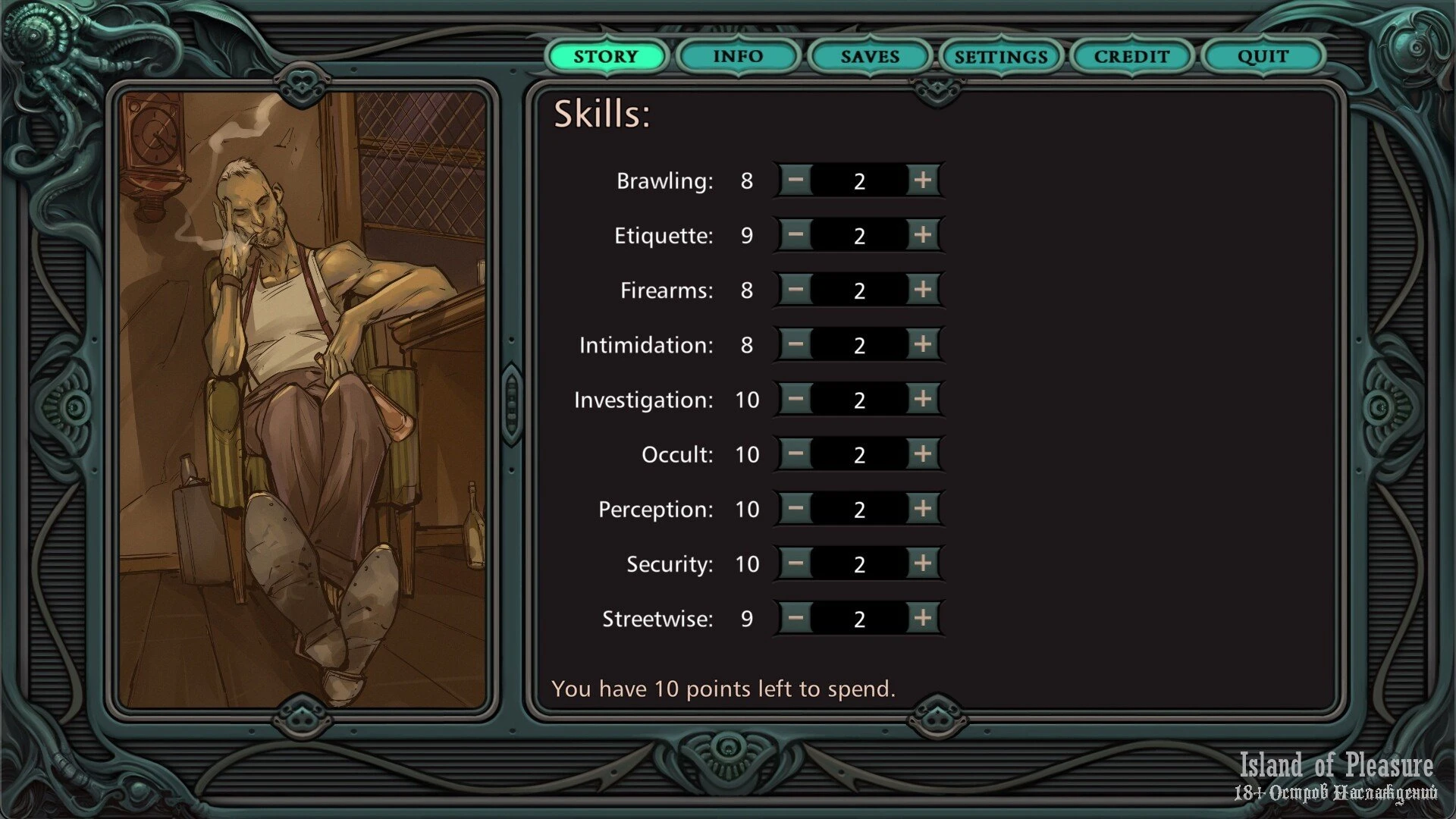
Task: Increase the Perception skill
Action: tap(922, 508)
